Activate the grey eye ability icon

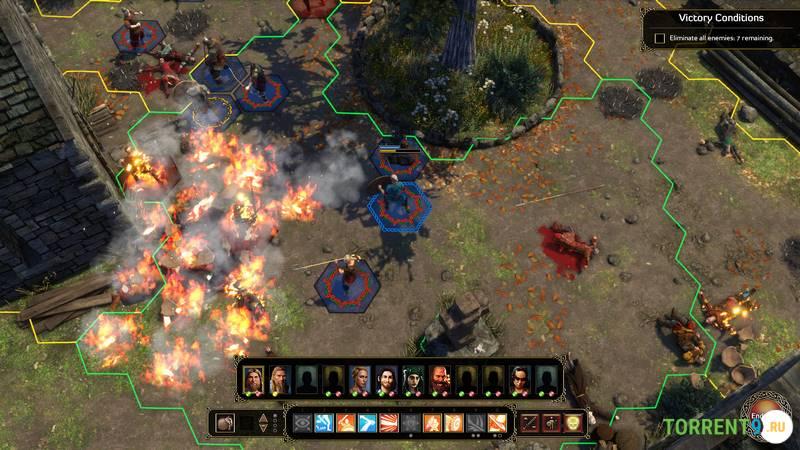301,422
